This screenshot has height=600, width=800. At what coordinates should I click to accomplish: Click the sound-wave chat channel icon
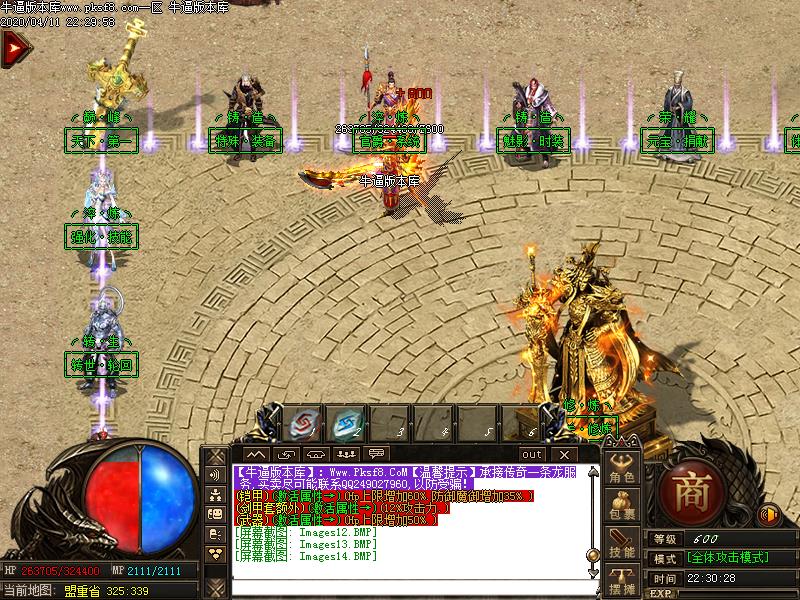[x=215, y=474]
